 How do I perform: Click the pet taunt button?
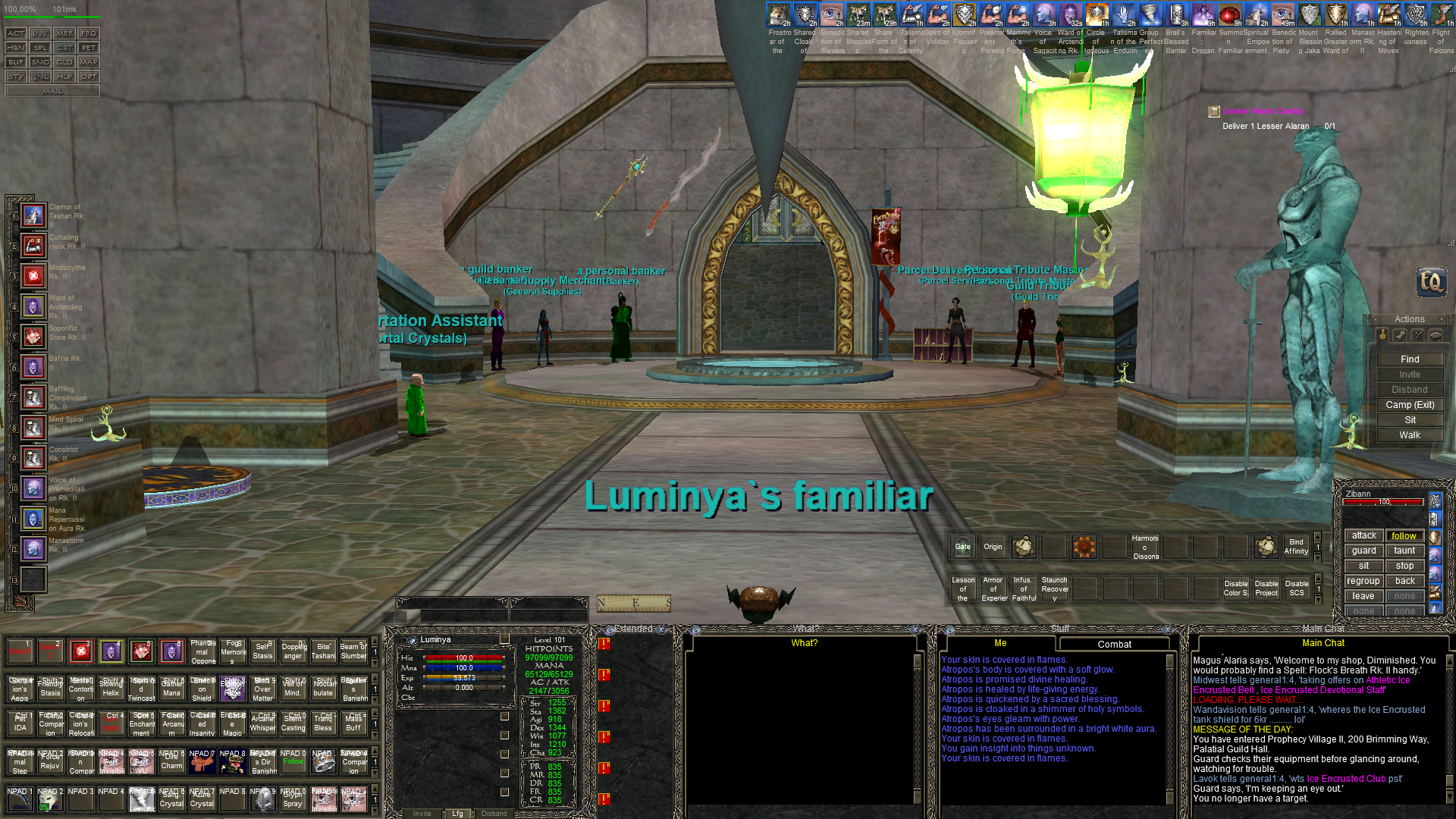pyautogui.click(x=1404, y=551)
